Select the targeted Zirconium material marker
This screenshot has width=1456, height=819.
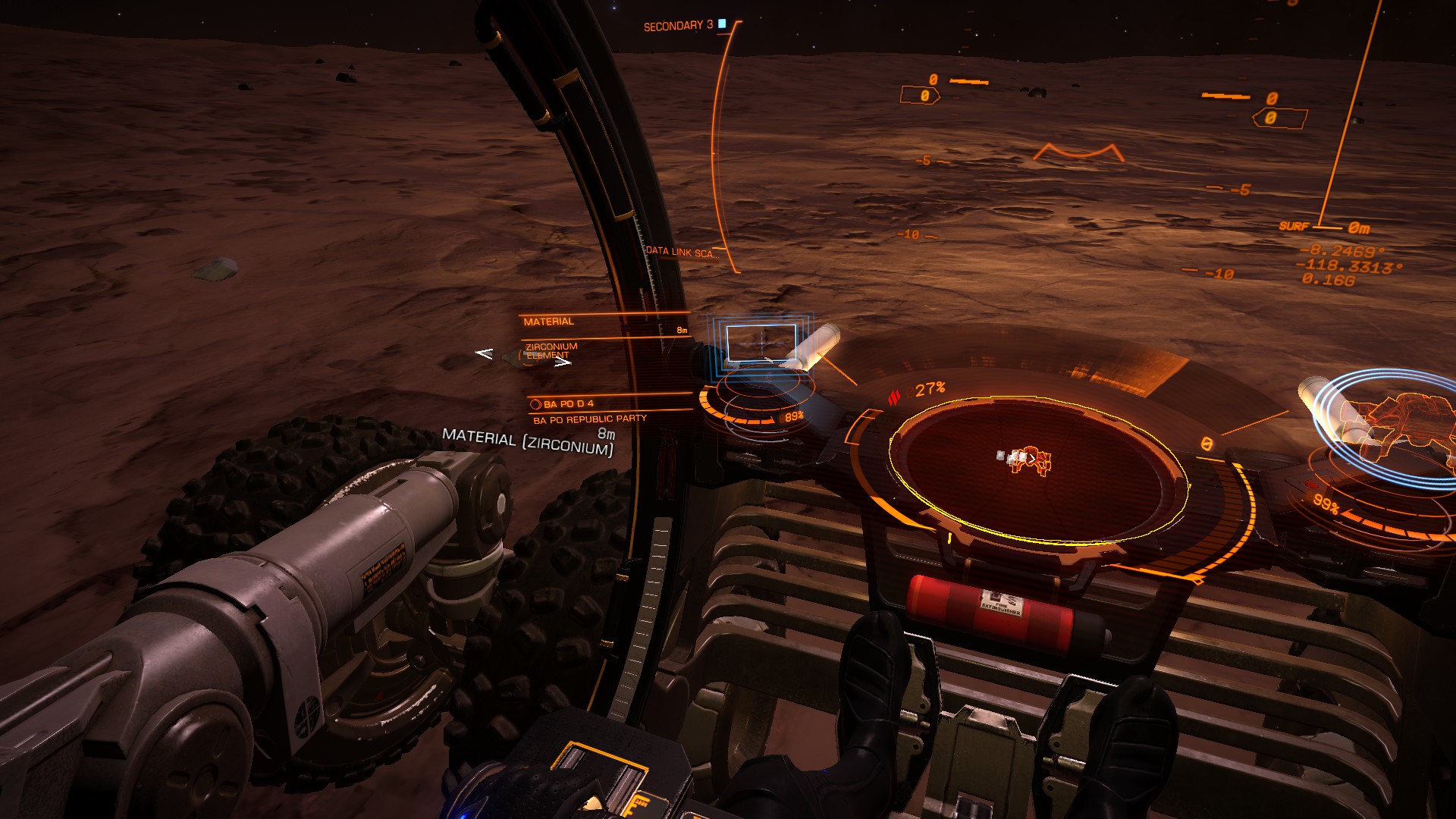(x=523, y=356)
